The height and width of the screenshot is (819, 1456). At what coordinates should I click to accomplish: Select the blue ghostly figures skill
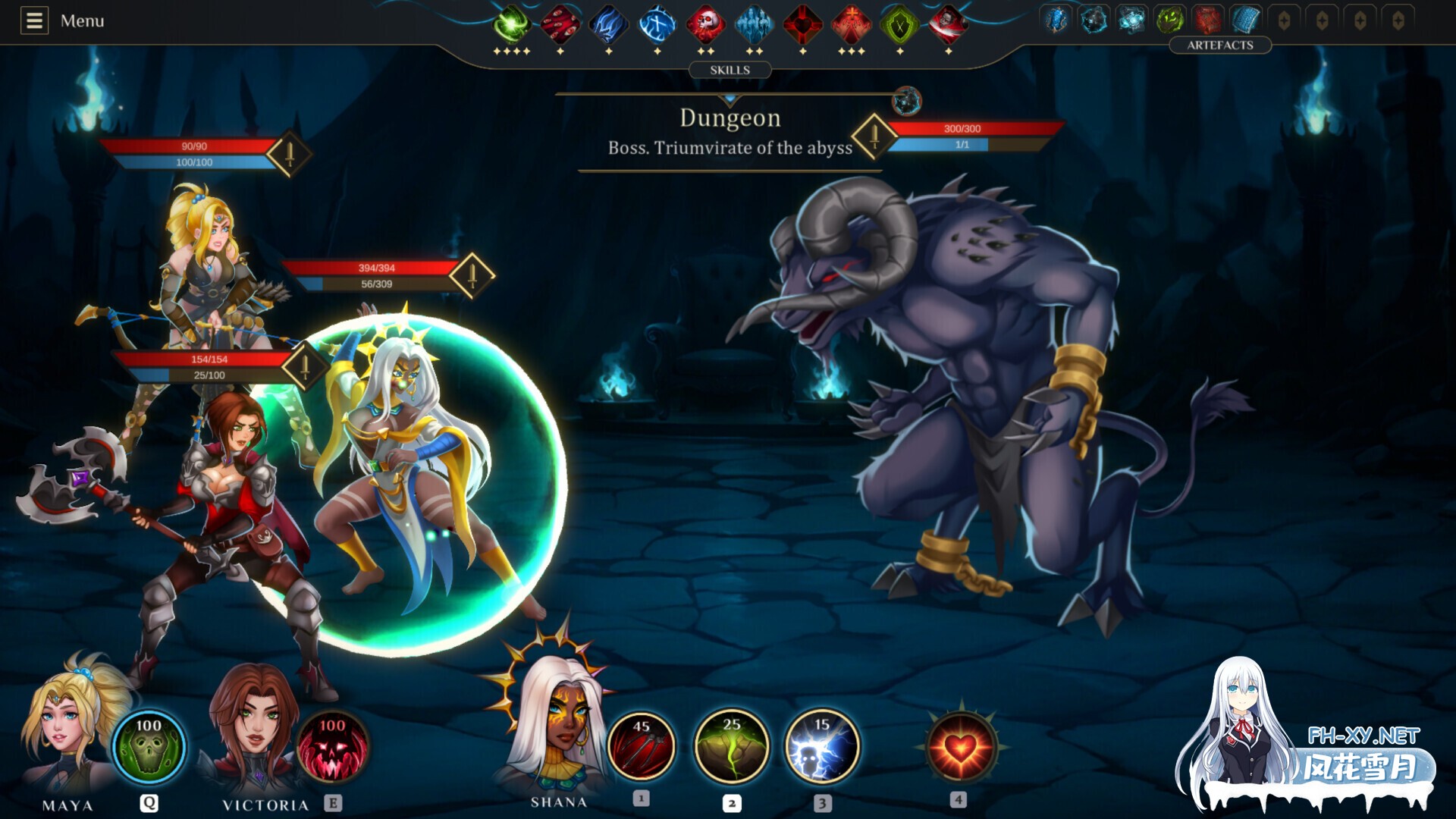coord(754,24)
